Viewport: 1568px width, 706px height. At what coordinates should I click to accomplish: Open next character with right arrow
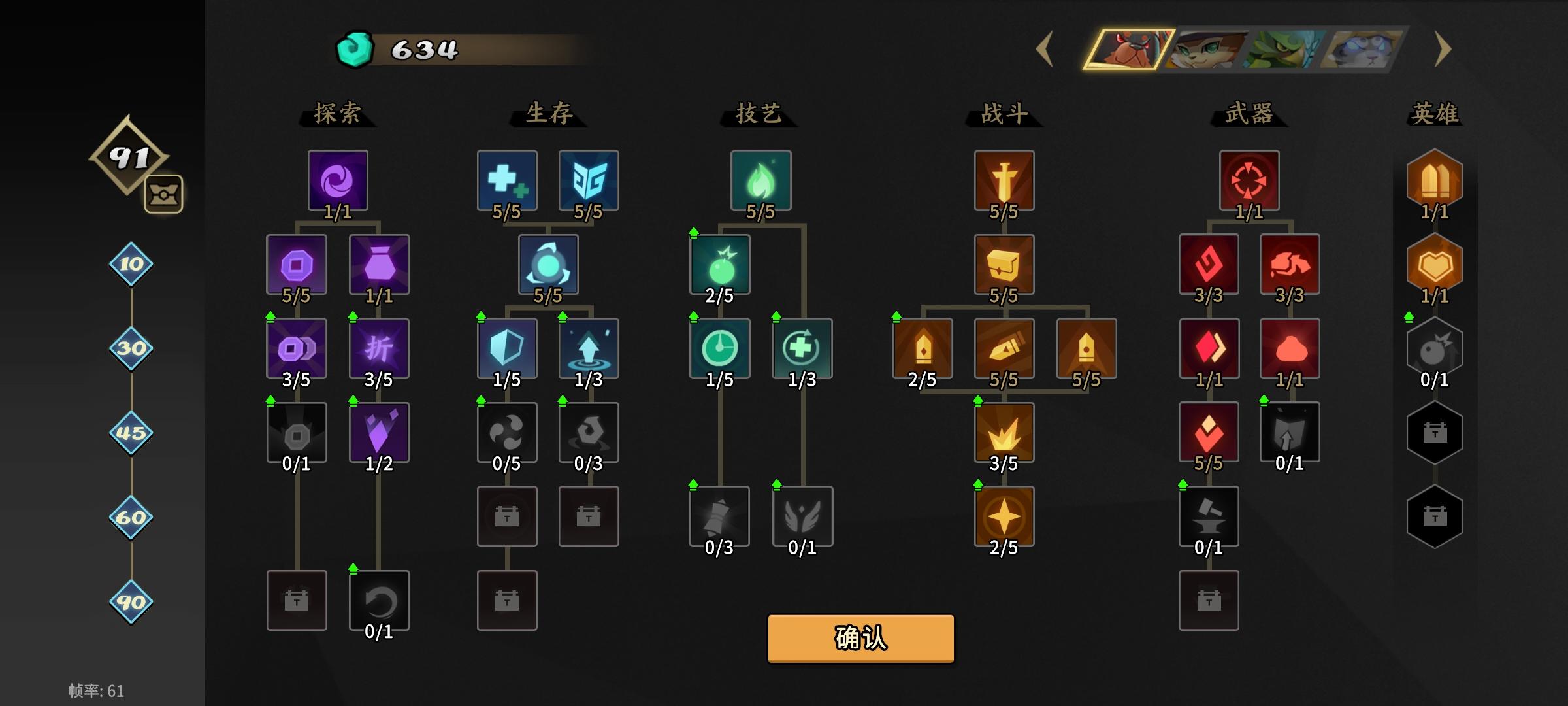pos(1443,50)
